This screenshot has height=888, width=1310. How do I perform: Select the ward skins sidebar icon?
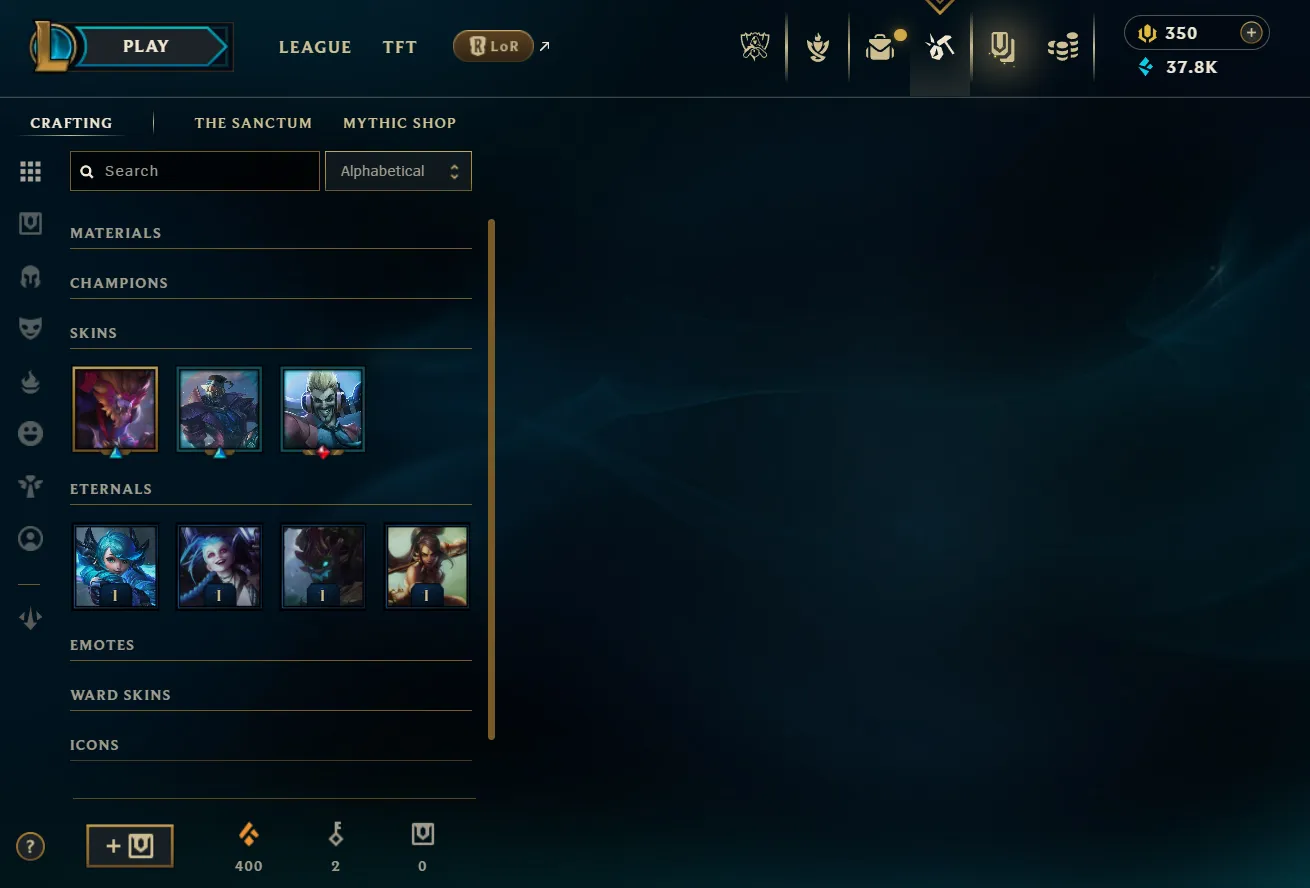pyautogui.click(x=30, y=485)
